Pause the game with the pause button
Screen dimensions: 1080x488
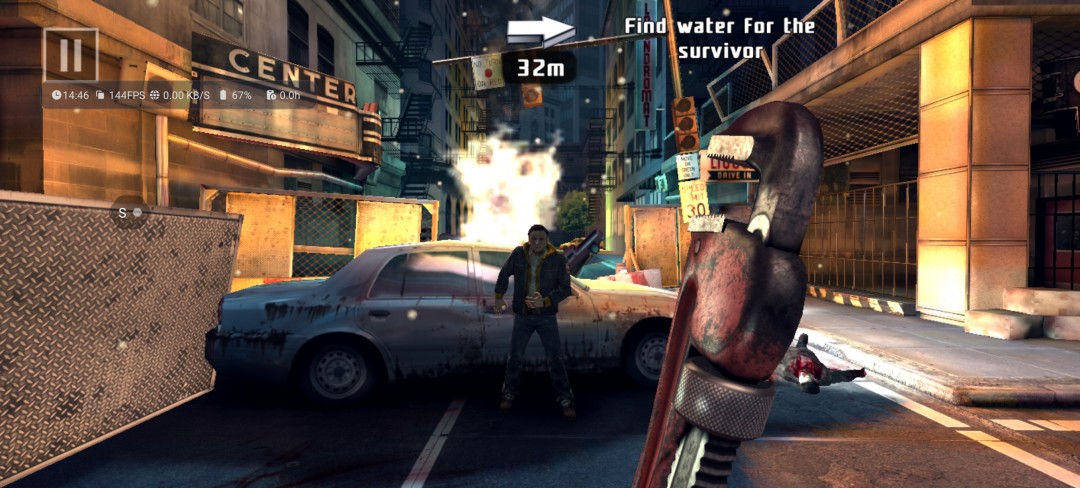70,54
